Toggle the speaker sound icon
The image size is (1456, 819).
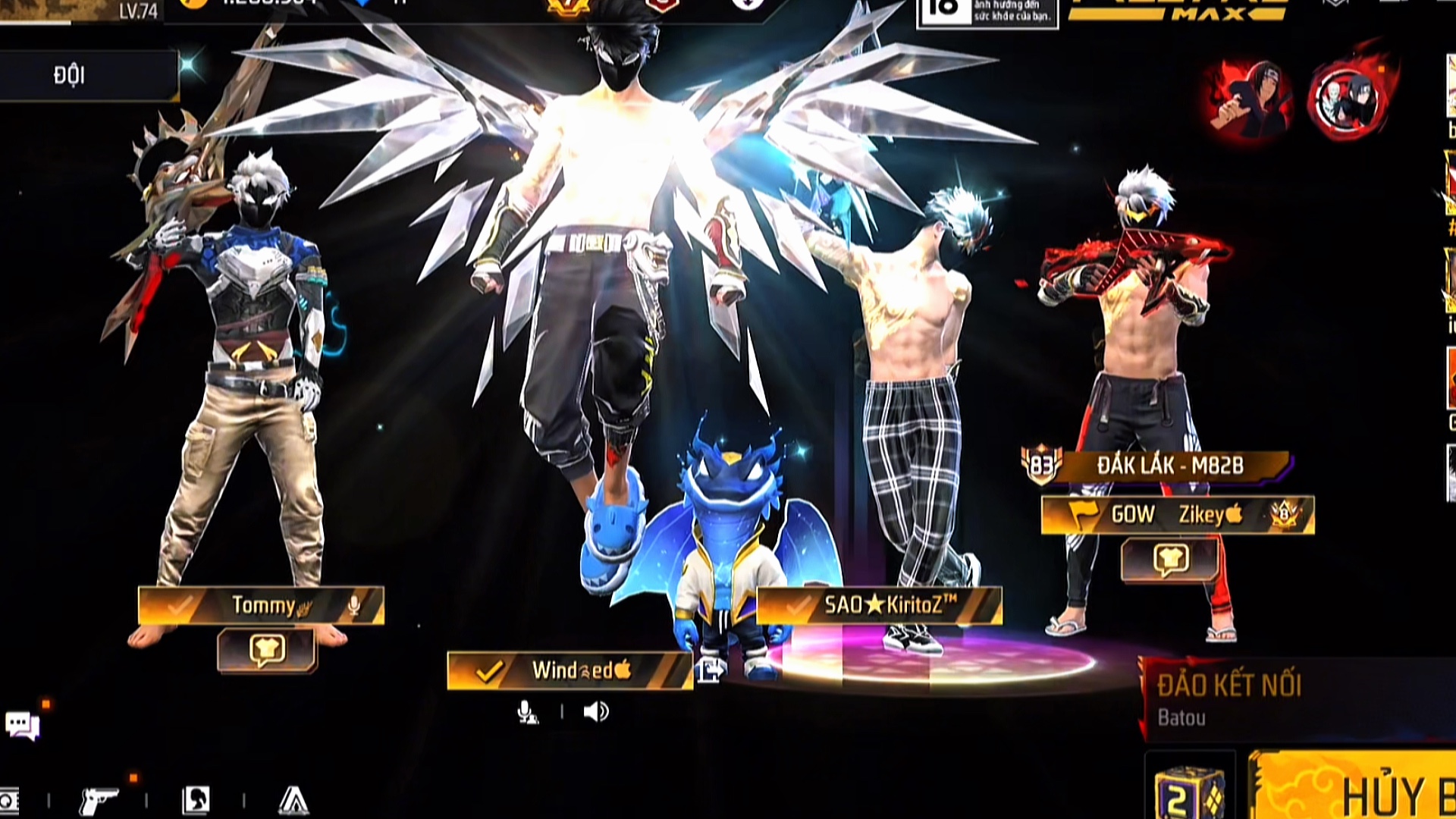point(596,712)
